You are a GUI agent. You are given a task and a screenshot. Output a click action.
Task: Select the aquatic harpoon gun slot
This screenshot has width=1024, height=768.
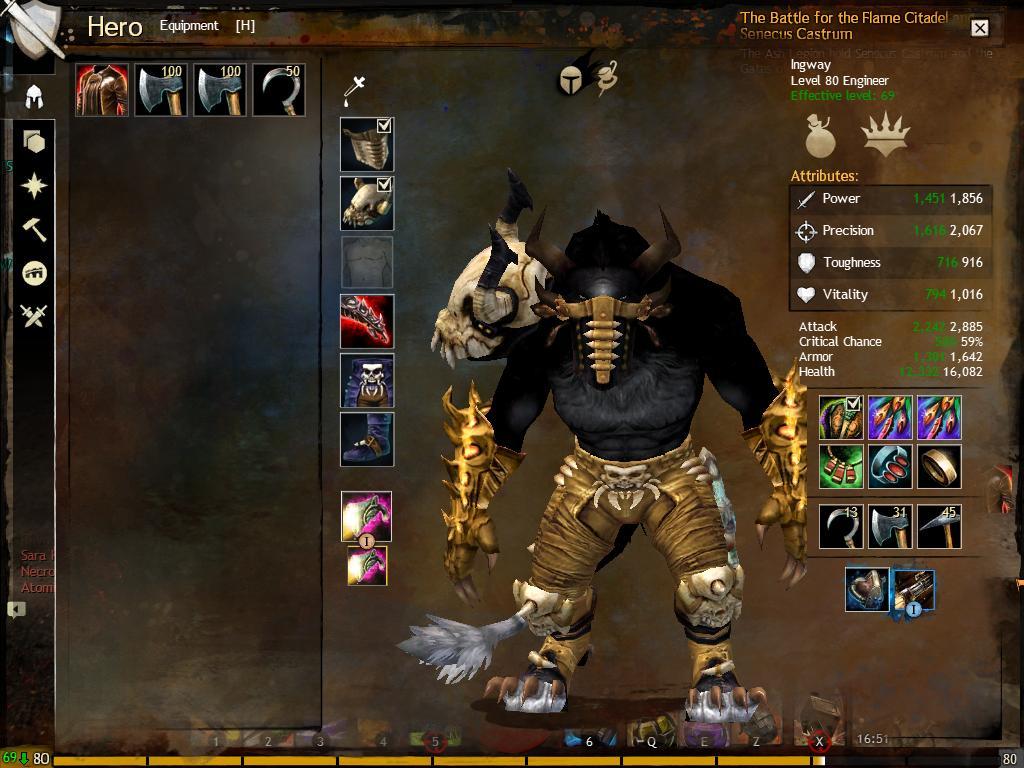(914, 590)
